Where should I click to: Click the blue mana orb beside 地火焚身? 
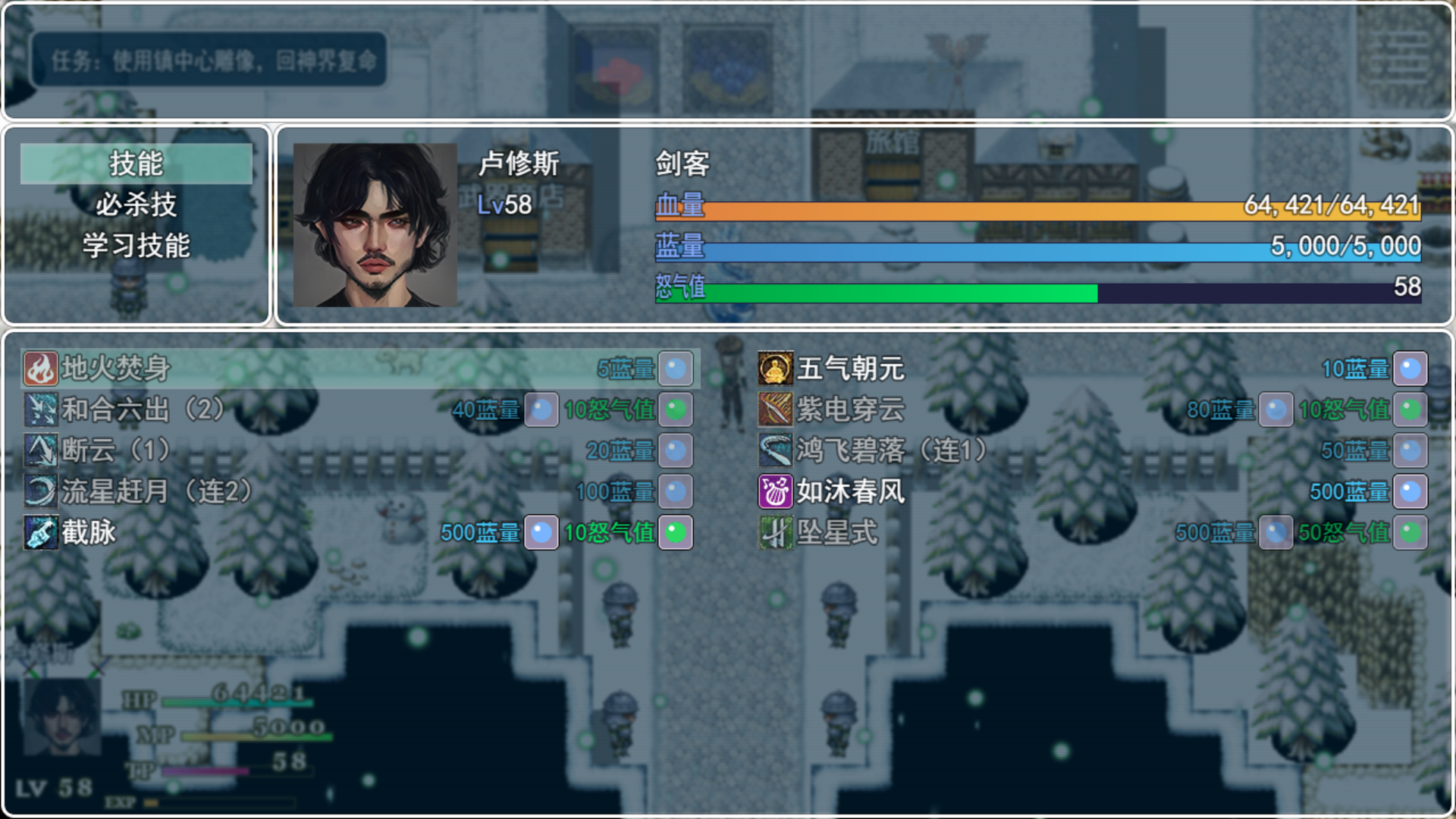click(674, 369)
